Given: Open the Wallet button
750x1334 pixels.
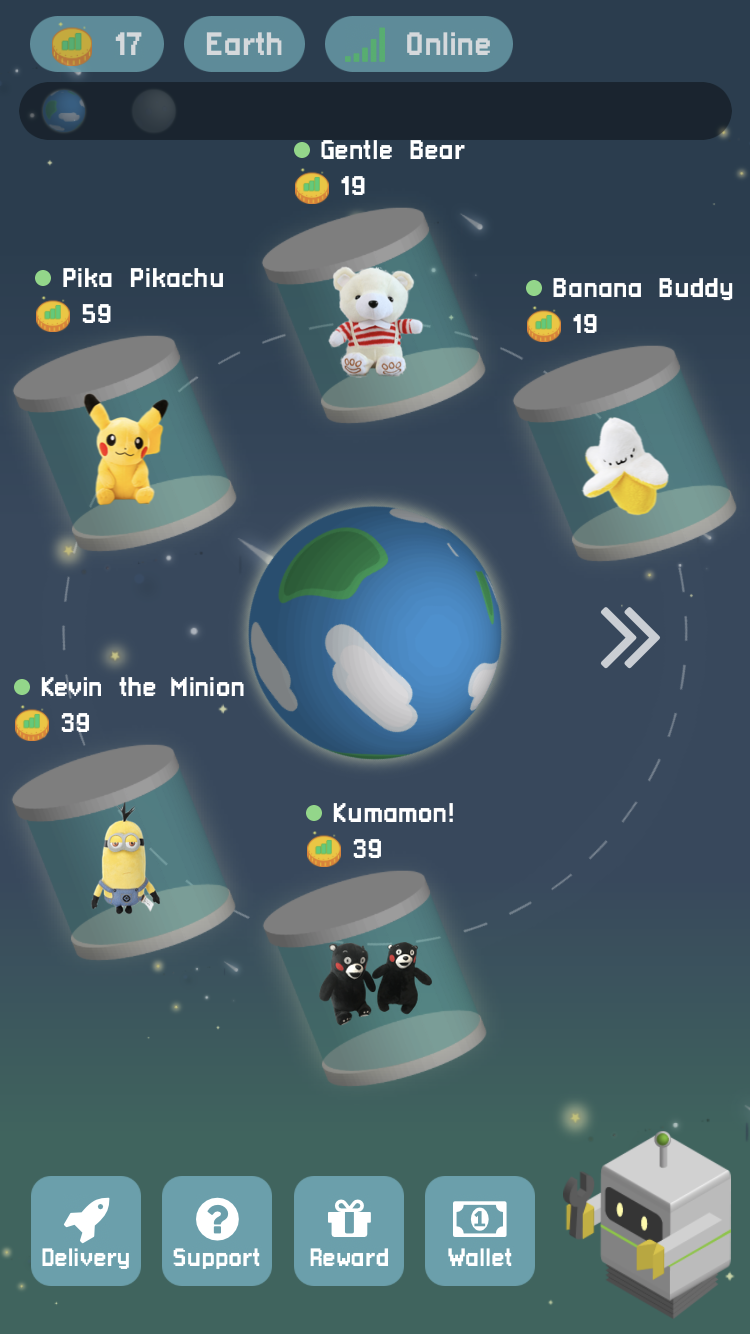Looking at the screenshot, I should pyautogui.click(x=480, y=1230).
